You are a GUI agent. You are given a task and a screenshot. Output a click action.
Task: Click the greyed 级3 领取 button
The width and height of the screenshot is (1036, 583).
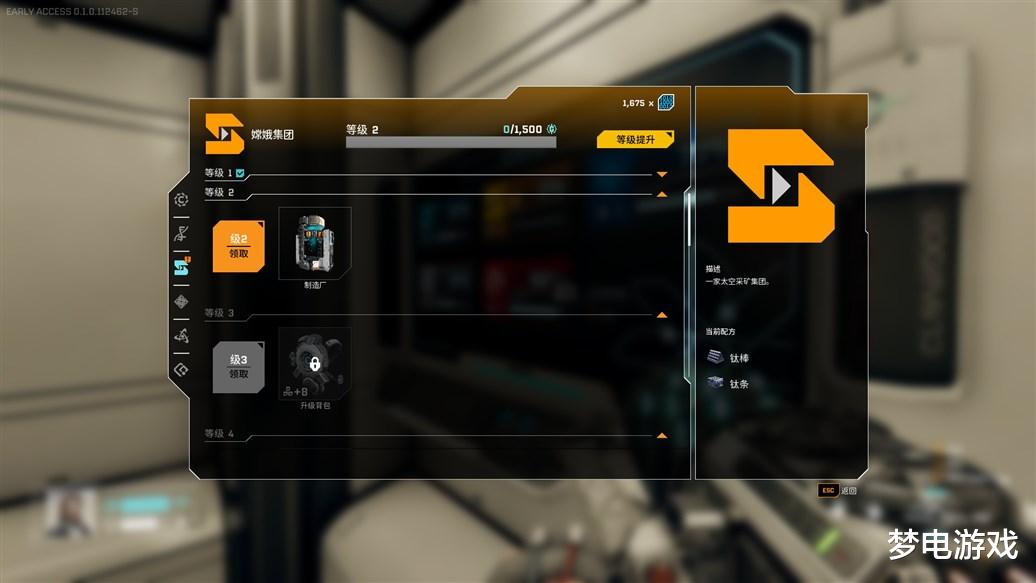pos(239,367)
